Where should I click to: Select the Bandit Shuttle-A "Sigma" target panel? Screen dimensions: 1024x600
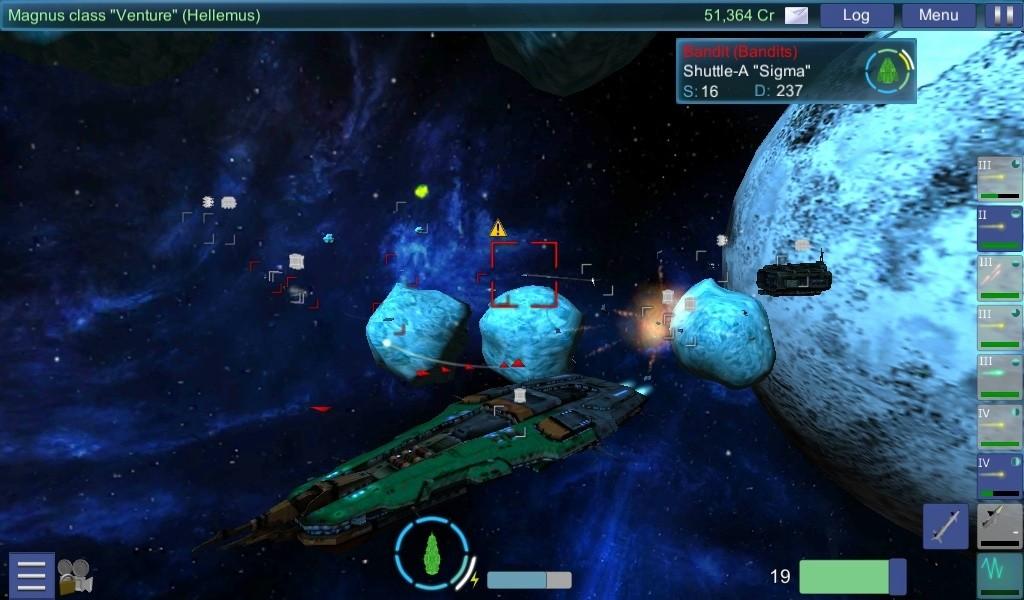(x=796, y=71)
